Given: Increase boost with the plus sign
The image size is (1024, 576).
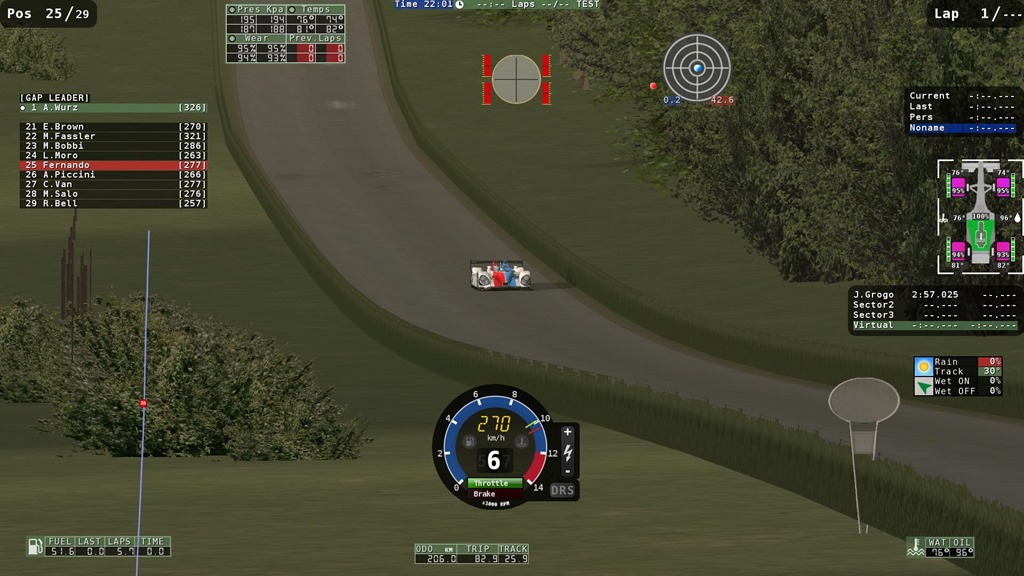Looking at the screenshot, I should pyautogui.click(x=567, y=433).
